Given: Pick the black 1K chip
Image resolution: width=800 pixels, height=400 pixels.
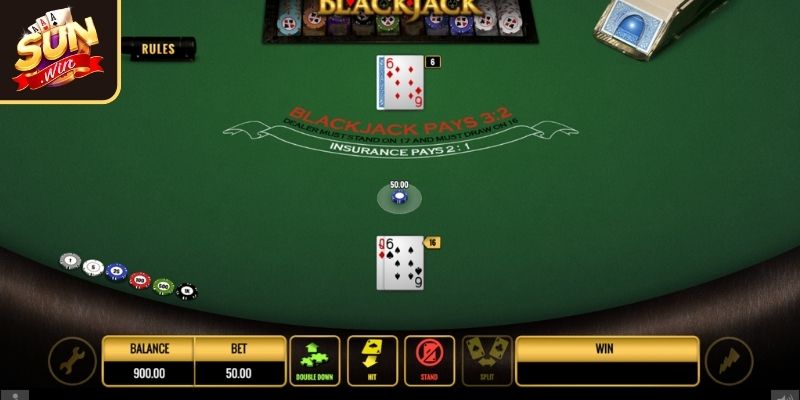Looking at the screenshot, I should 186,292.
